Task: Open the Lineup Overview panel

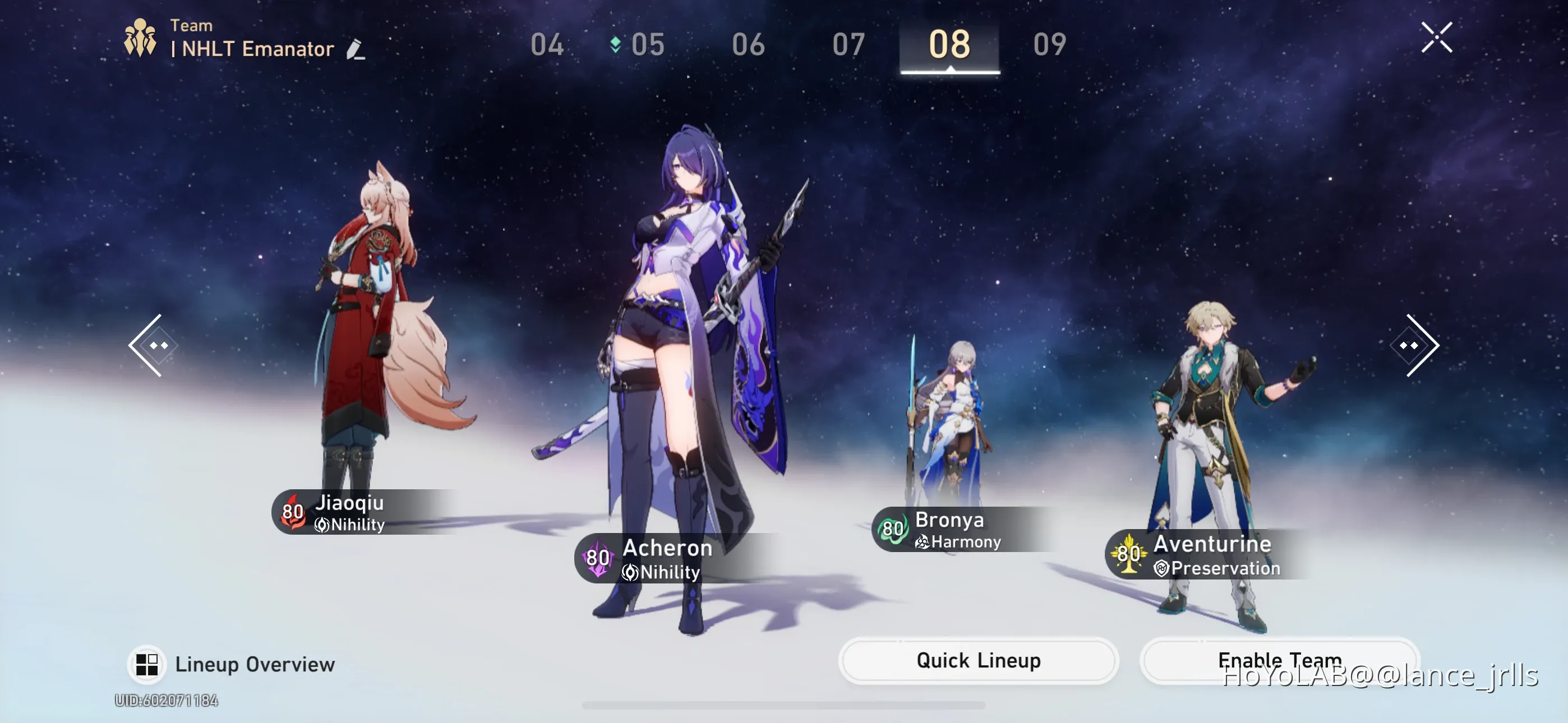Action: [x=234, y=665]
